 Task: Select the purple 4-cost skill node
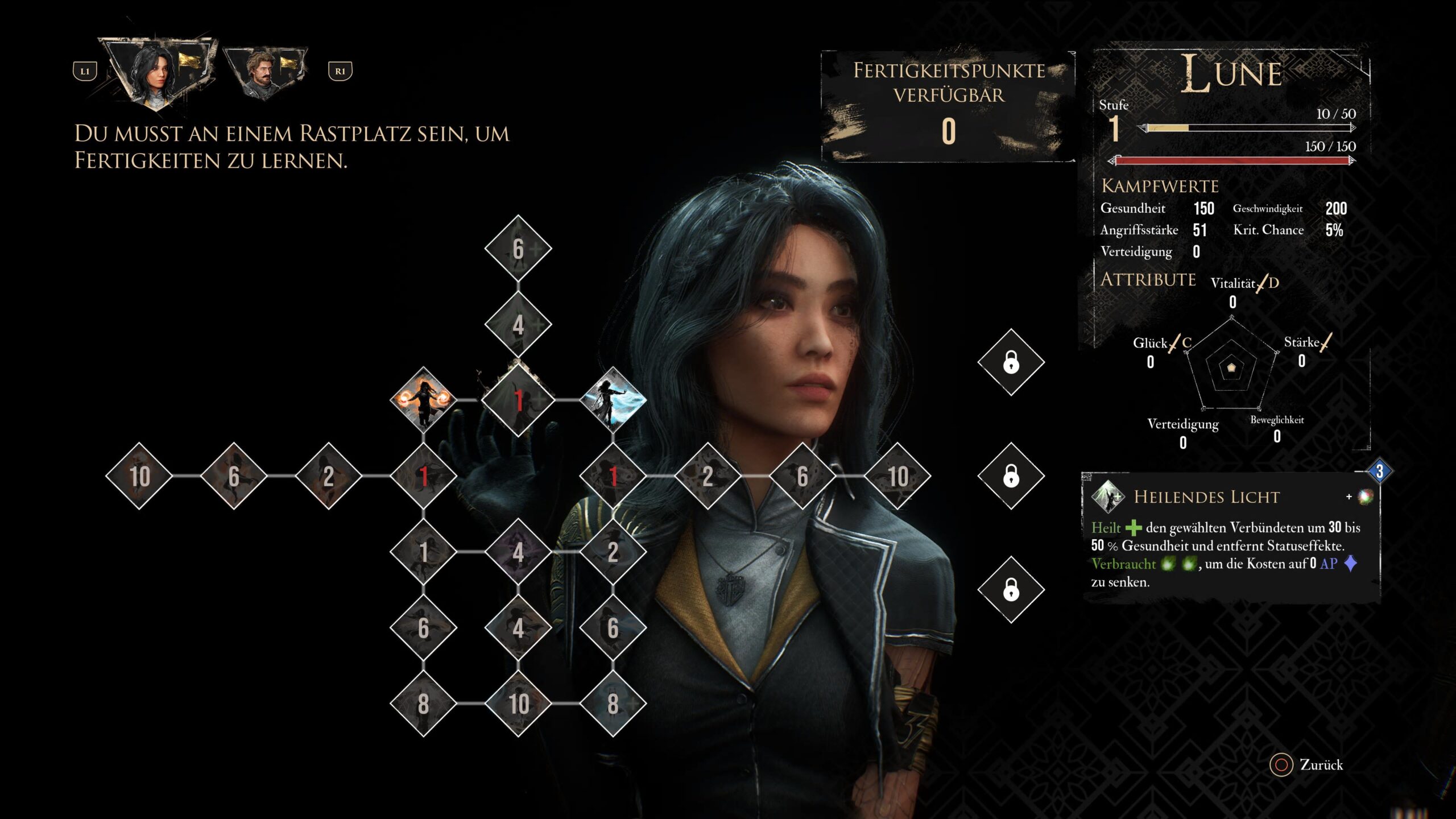[518, 552]
